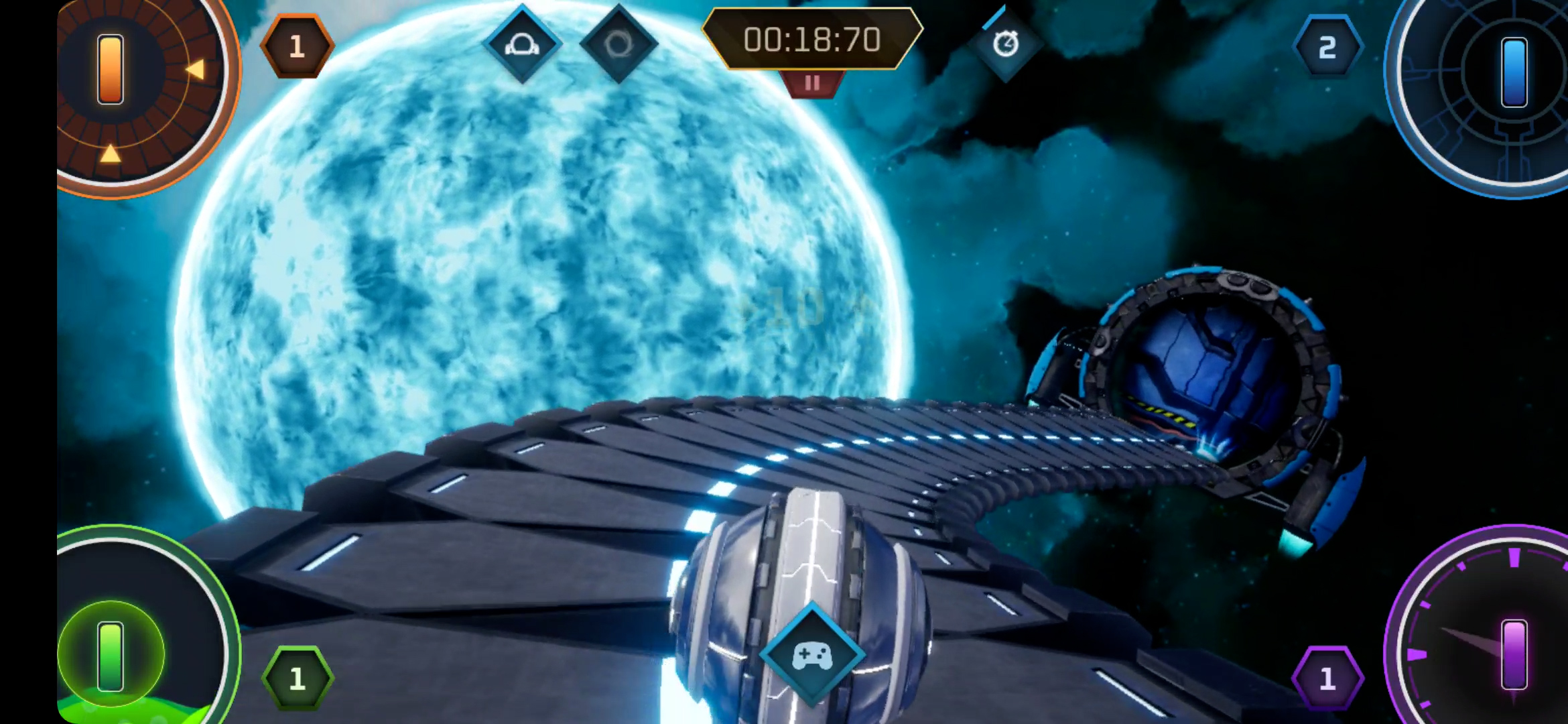Tap the orange pill control

point(111,69)
